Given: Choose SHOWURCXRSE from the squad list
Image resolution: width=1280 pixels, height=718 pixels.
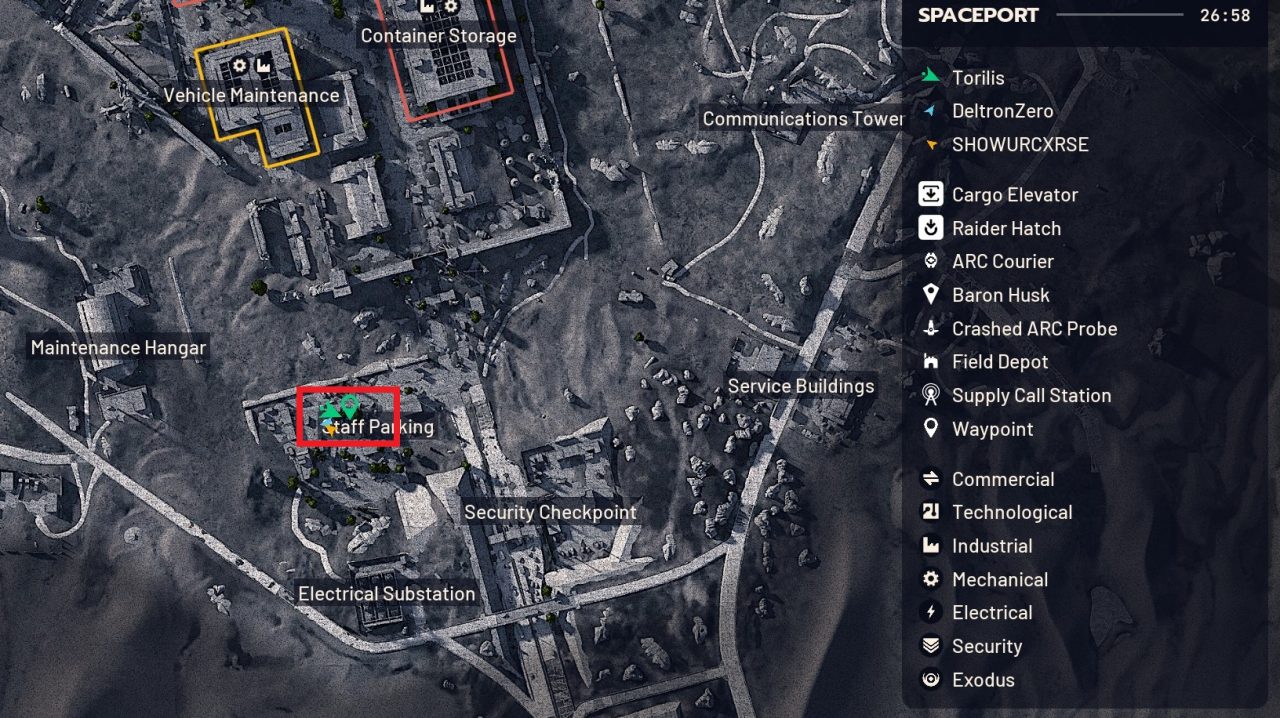Looking at the screenshot, I should pos(1019,145).
